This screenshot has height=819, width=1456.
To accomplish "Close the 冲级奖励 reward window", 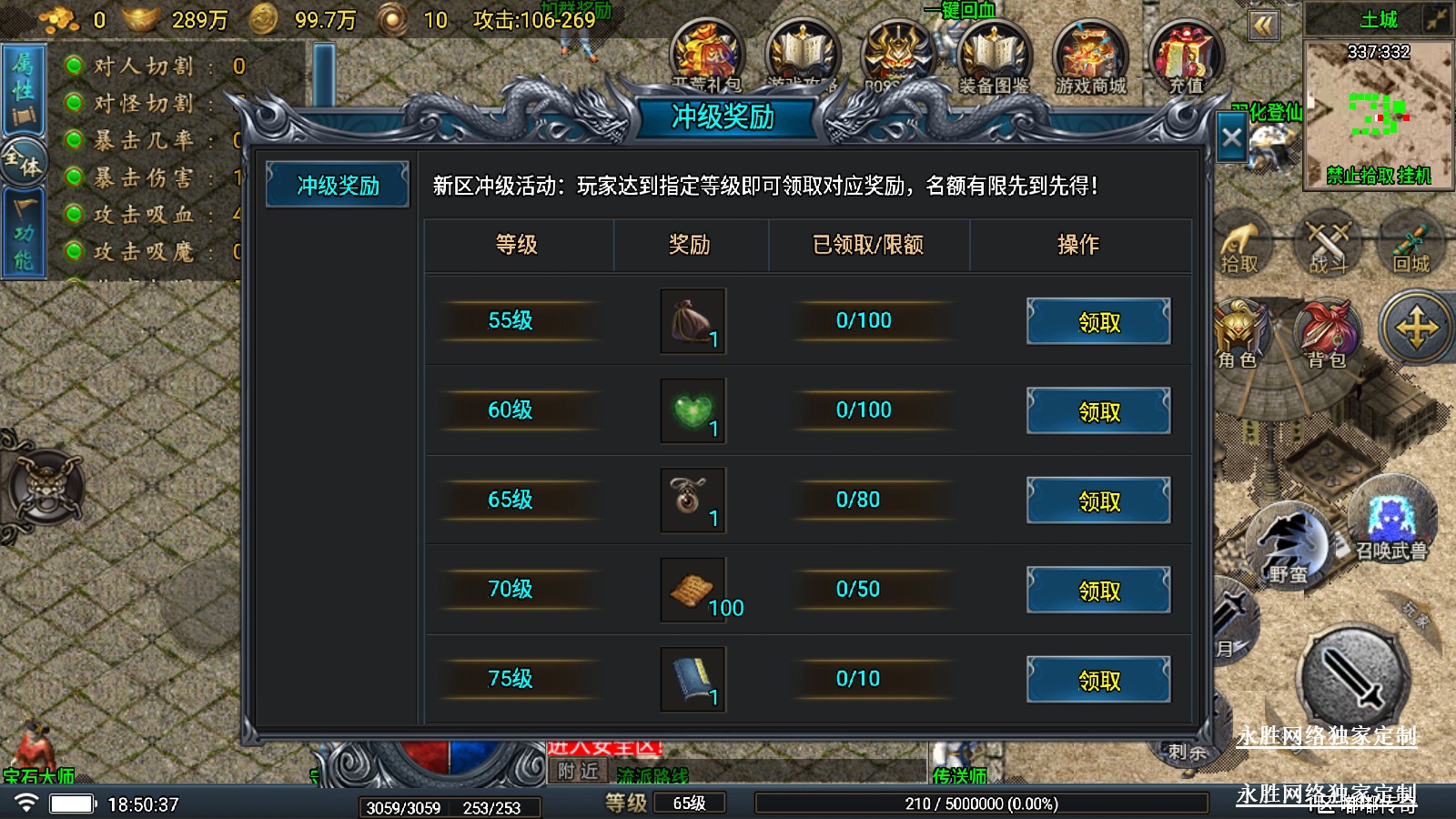I will 1231,138.
